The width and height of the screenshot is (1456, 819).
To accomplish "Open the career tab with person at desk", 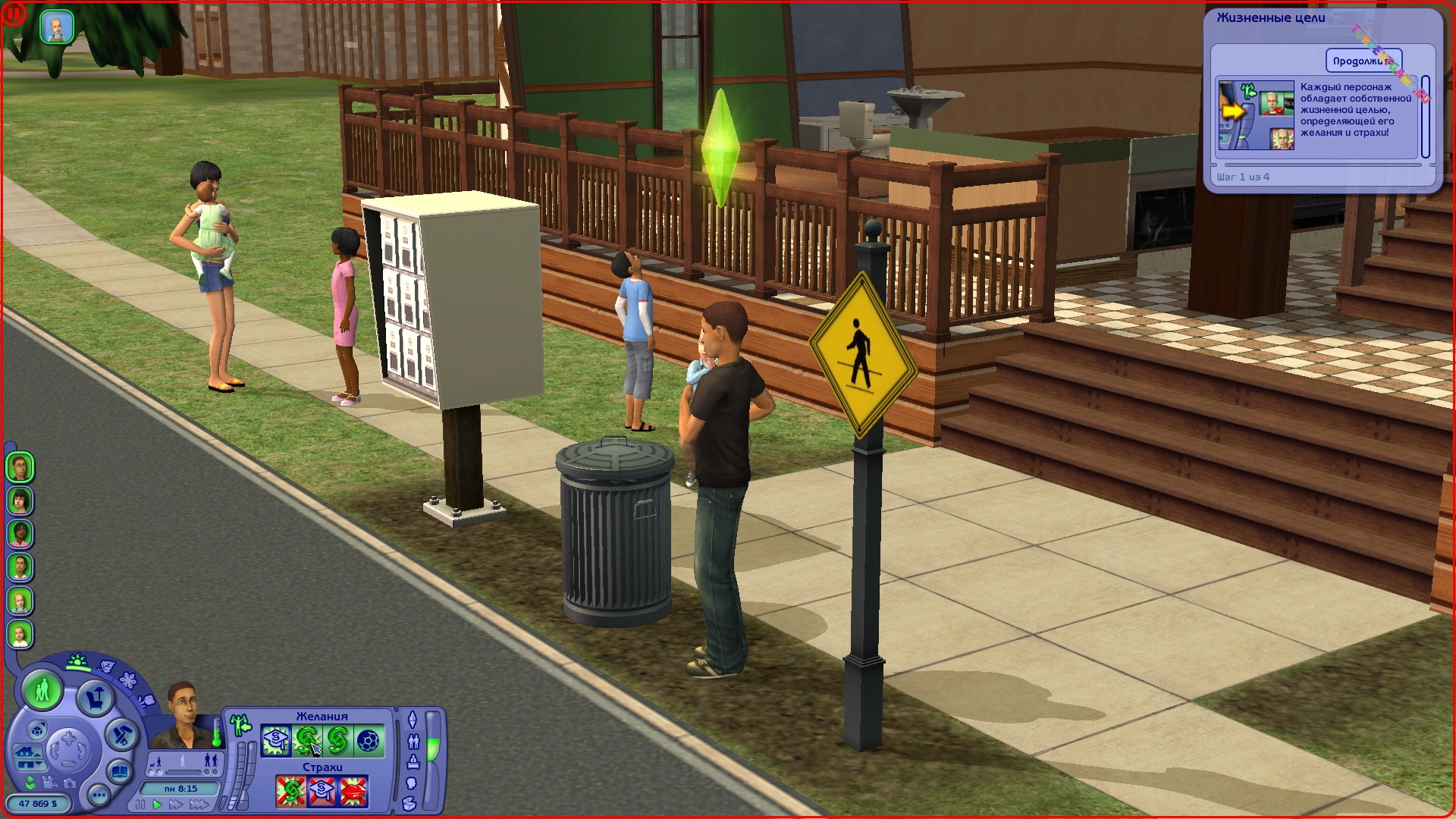I will tap(413, 762).
